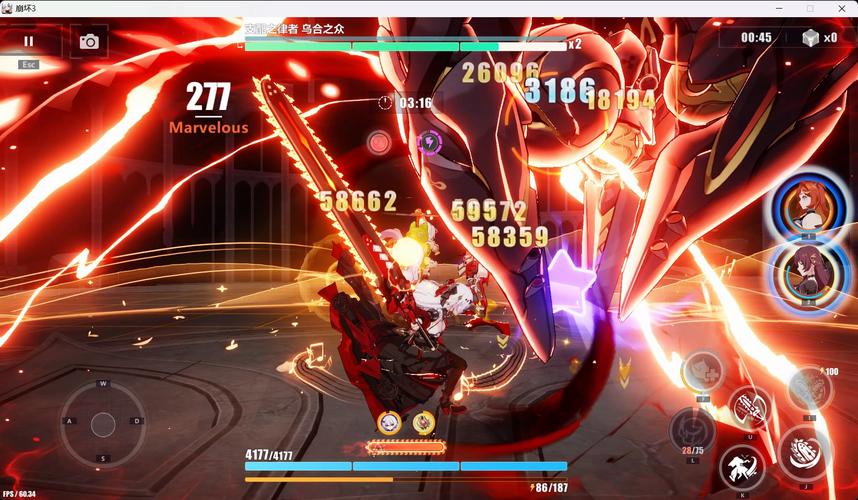Minimize the game window
The image size is (858, 500).
(781, 8)
